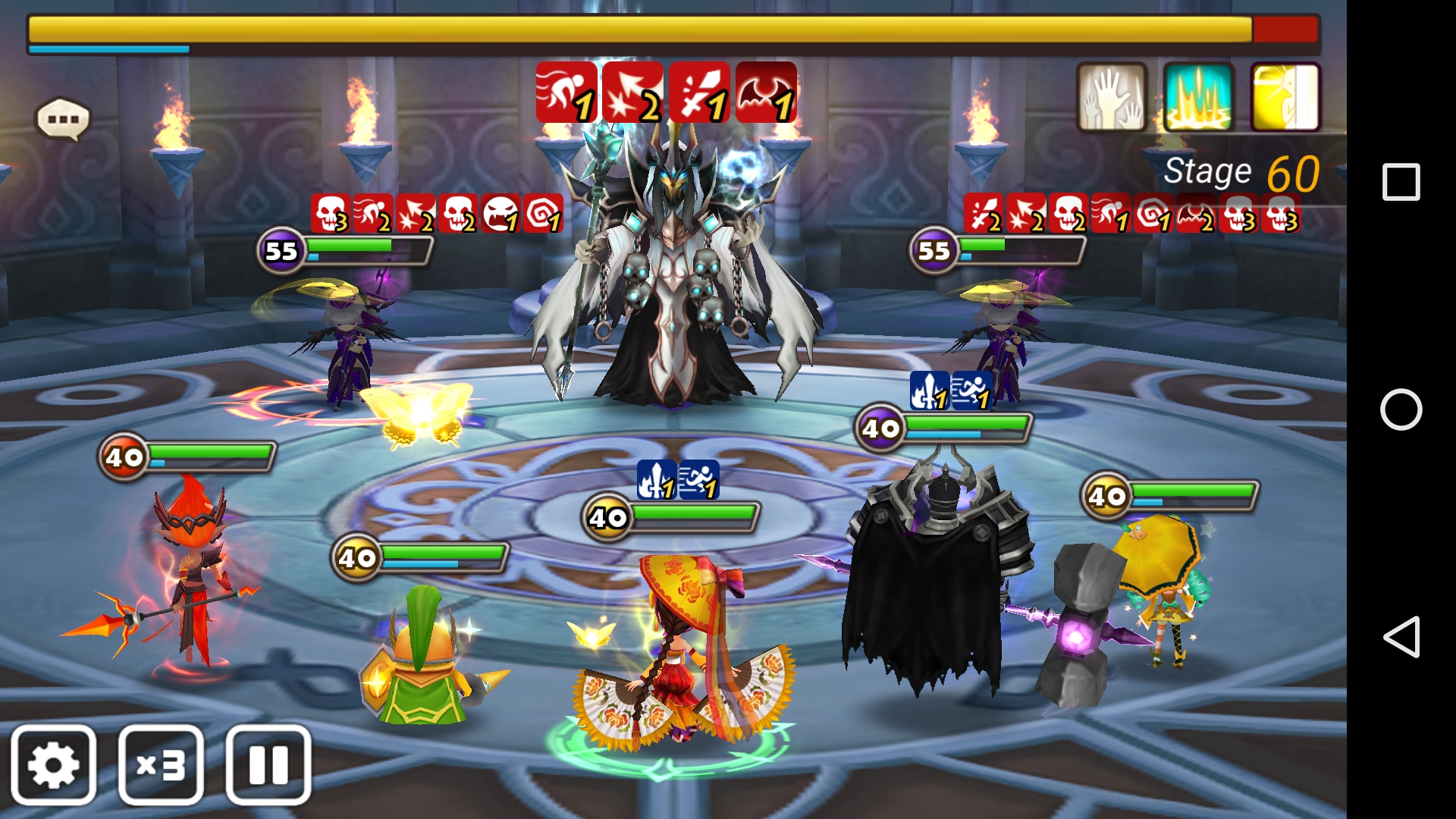
Task: Toggle the x3 battle speed
Action: pyautogui.click(x=161, y=764)
